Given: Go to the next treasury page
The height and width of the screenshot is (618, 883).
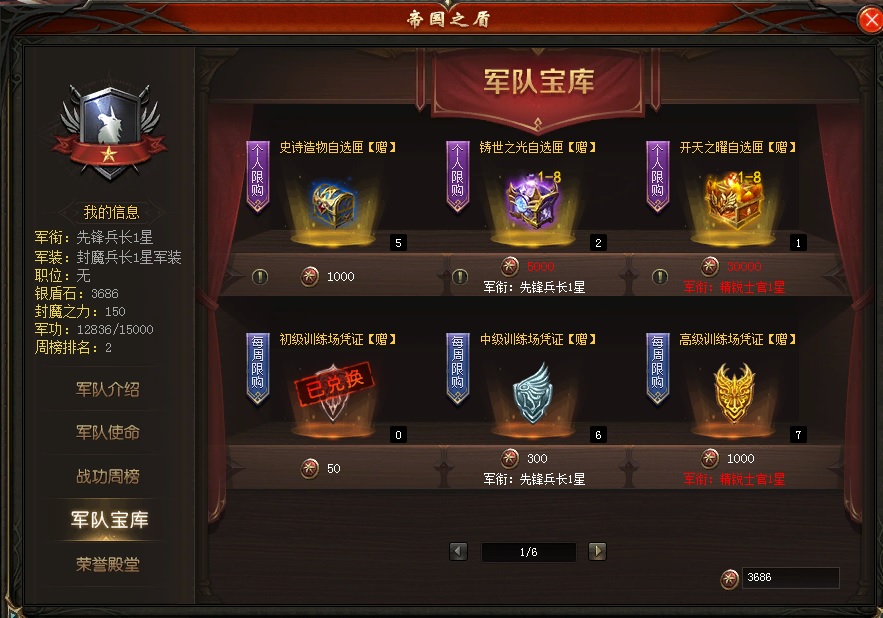Looking at the screenshot, I should coord(597,551).
